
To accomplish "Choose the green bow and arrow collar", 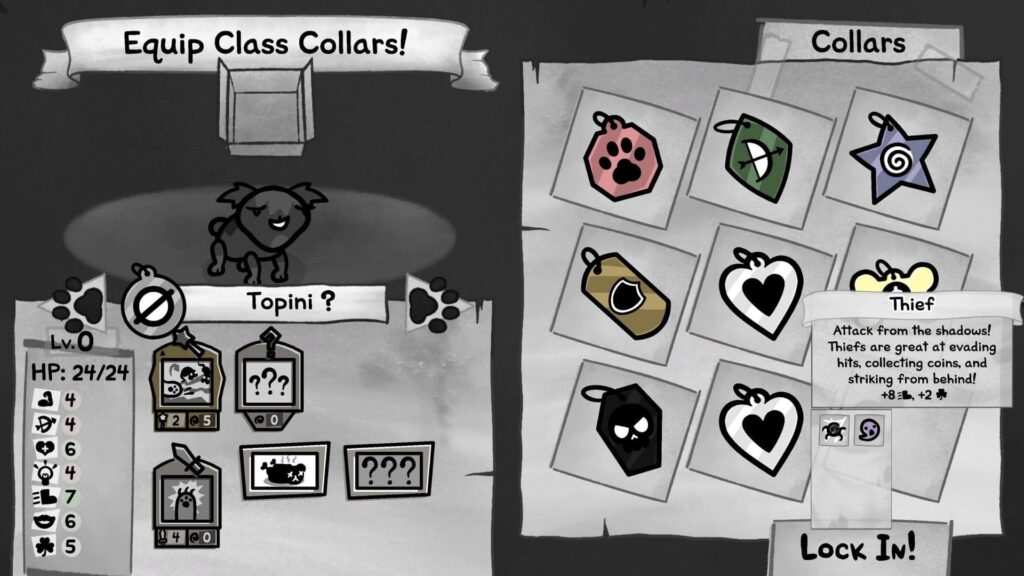I will click(757, 157).
